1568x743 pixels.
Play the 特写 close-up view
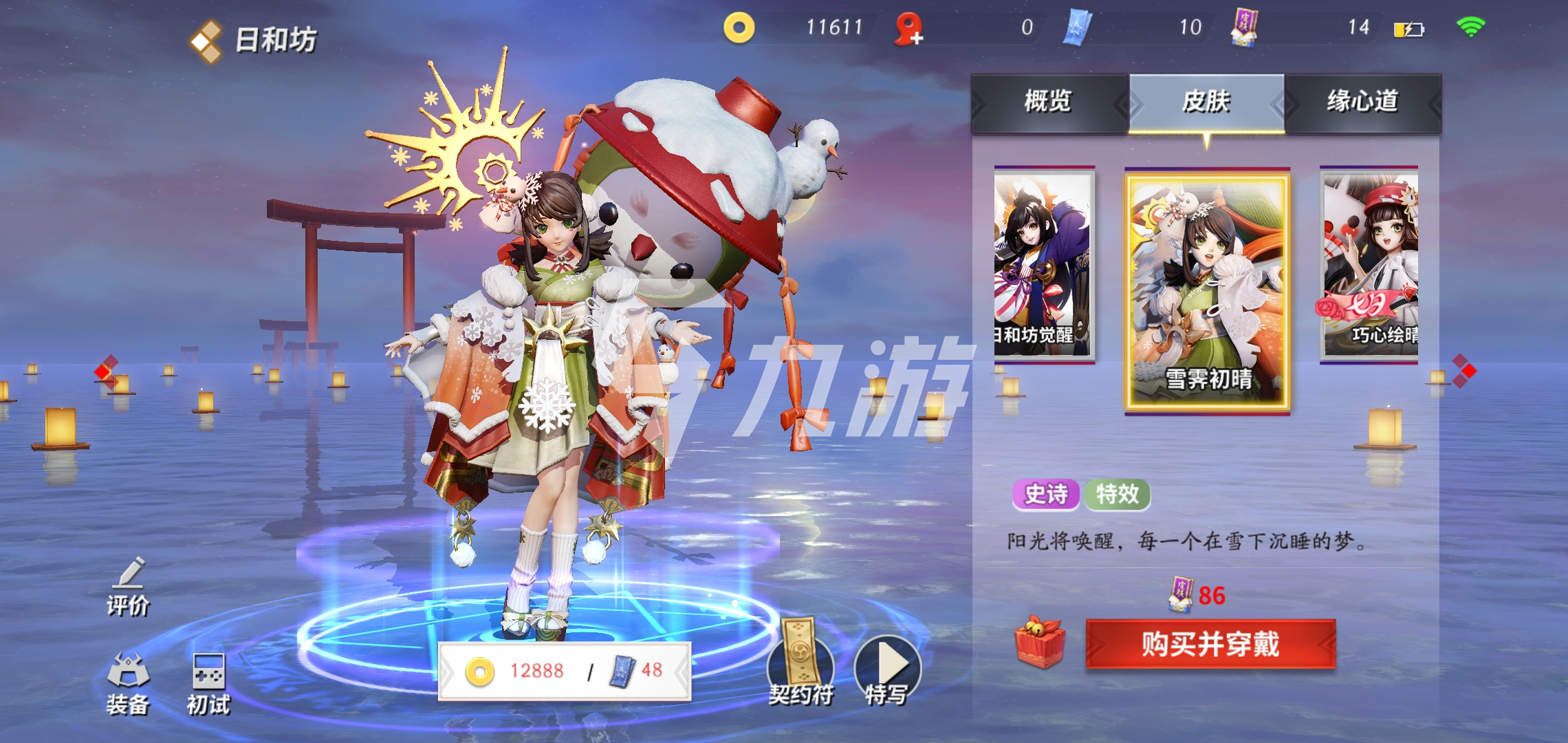point(887,668)
